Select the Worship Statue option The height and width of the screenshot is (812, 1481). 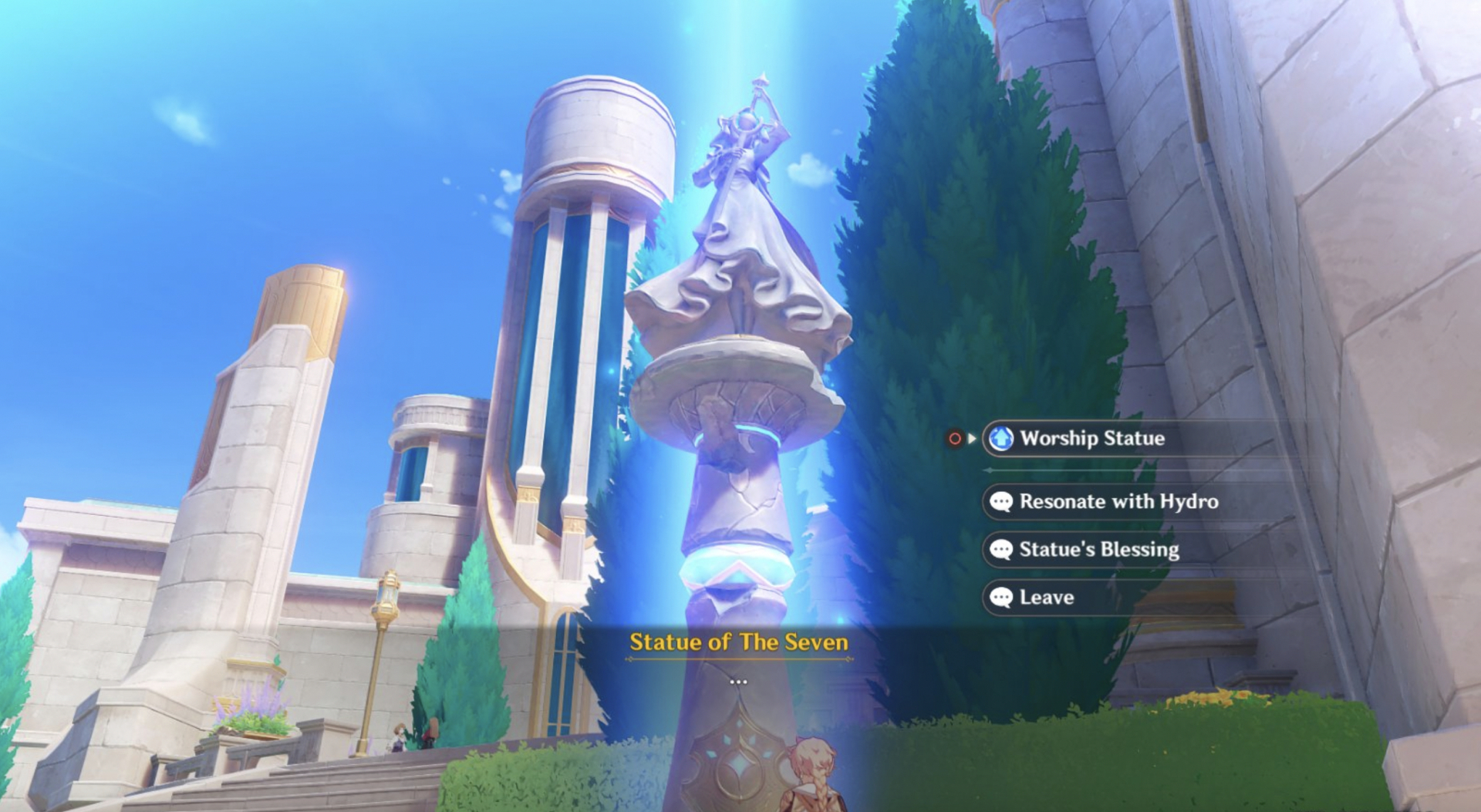[1091, 439]
